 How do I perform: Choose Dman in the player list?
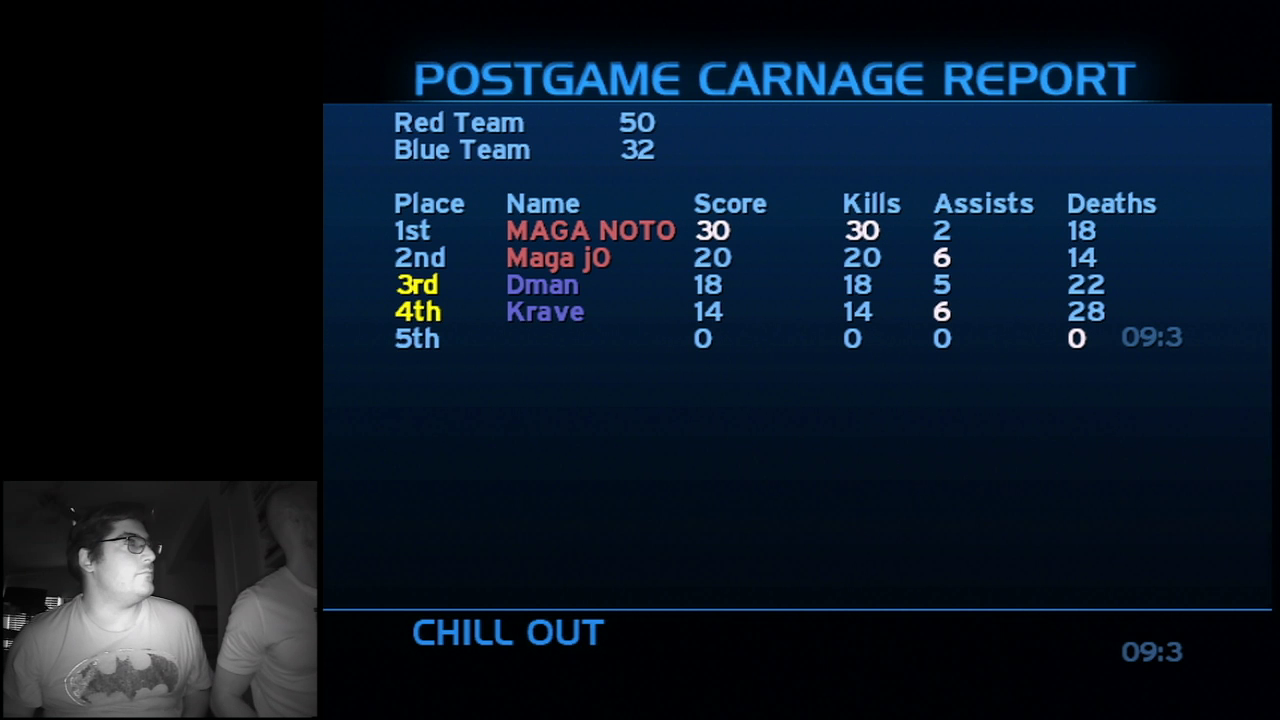(x=542, y=285)
